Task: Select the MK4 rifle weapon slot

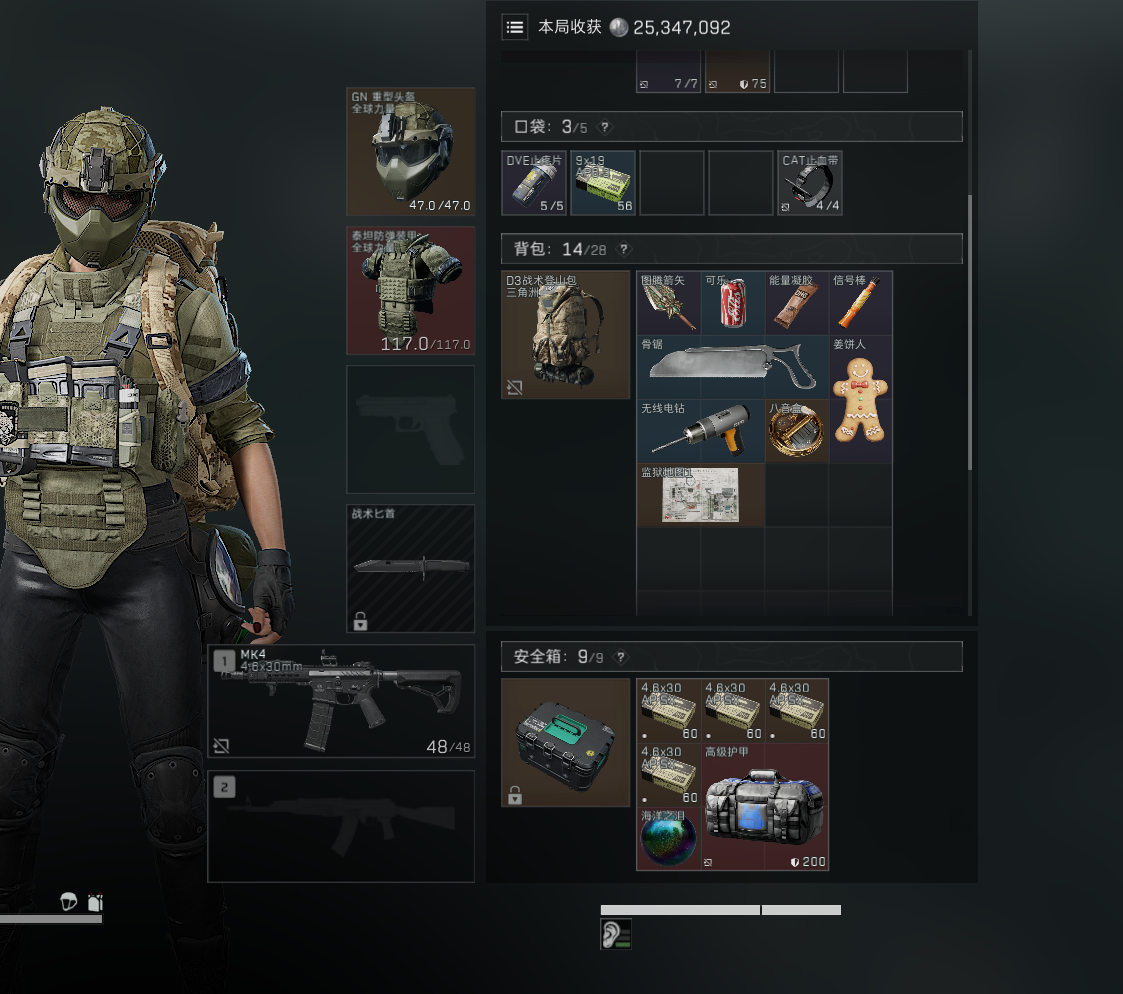Action: click(341, 700)
